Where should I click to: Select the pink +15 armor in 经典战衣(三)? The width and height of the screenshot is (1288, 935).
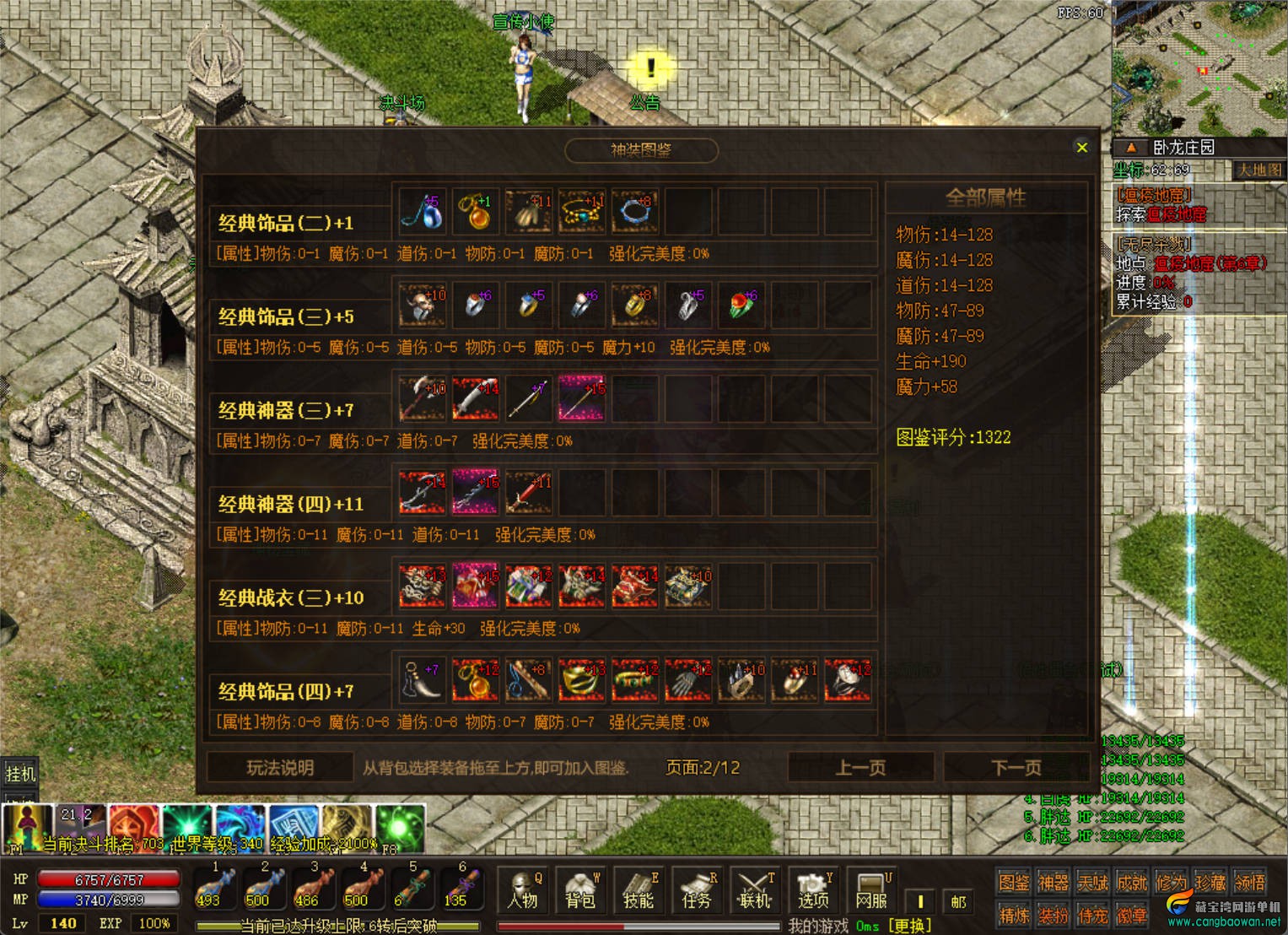[476, 586]
